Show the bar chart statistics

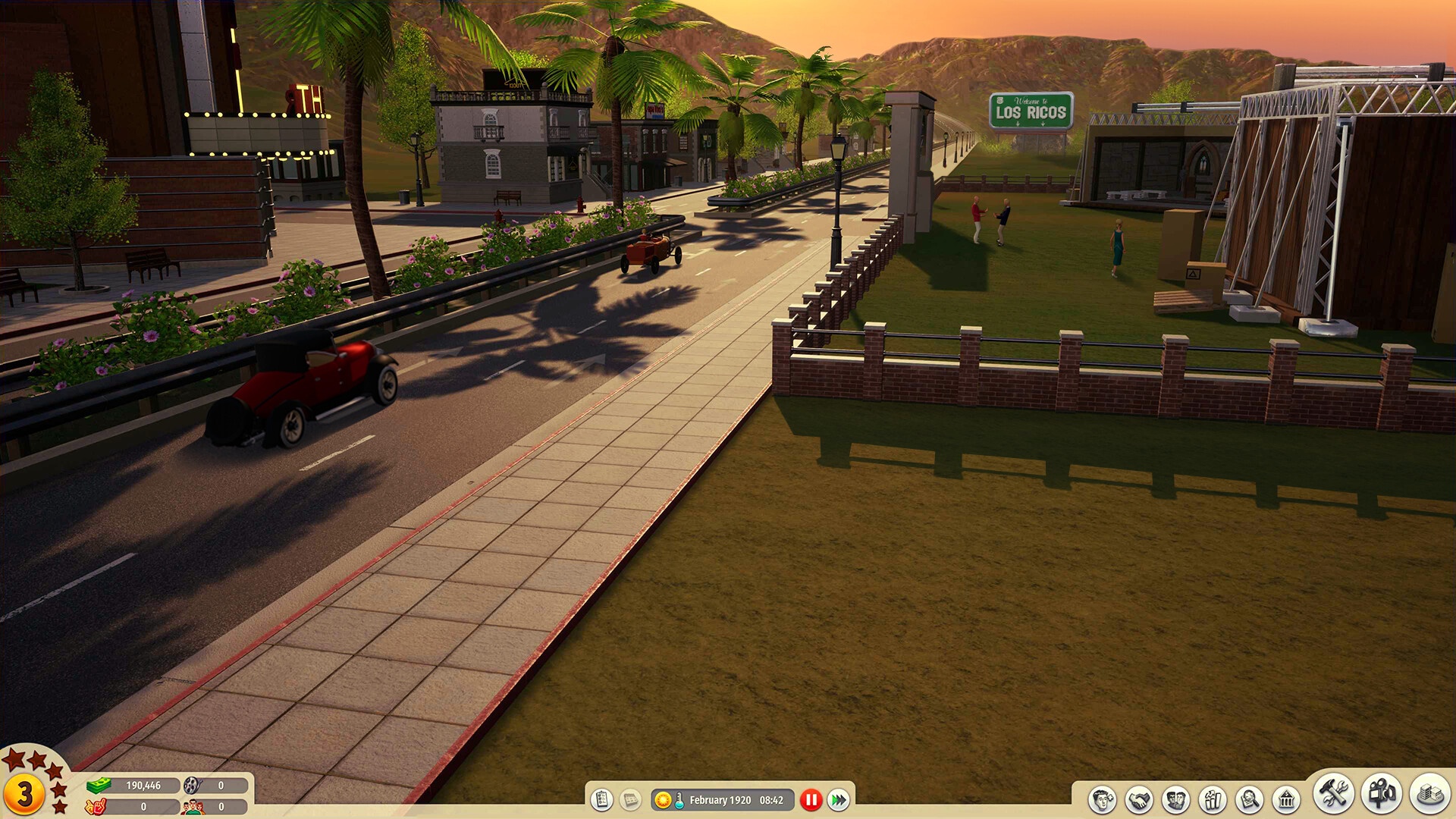pyautogui.click(x=1212, y=800)
